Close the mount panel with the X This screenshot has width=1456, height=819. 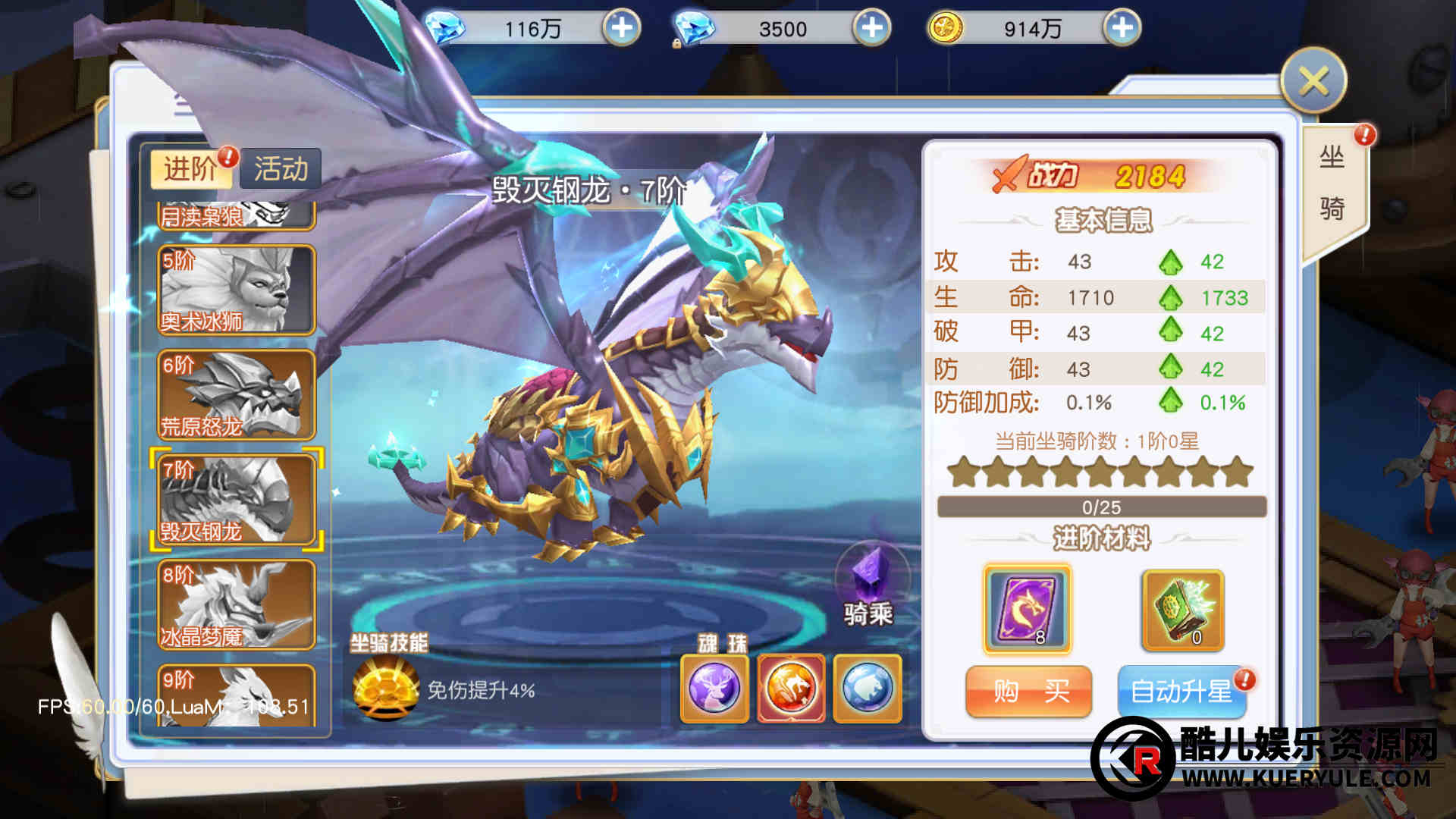(1313, 81)
